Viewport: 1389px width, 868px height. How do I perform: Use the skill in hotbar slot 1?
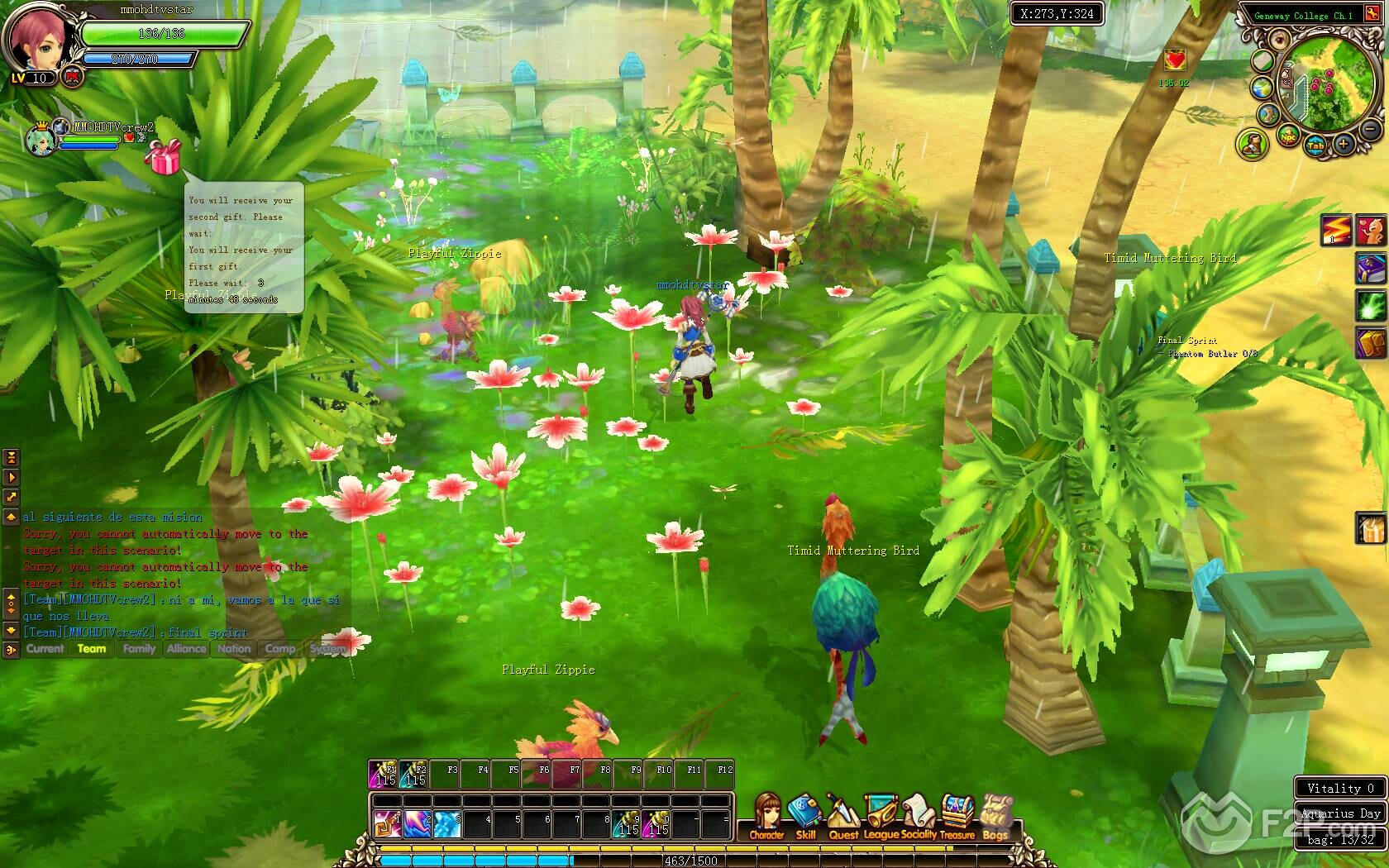(x=386, y=823)
